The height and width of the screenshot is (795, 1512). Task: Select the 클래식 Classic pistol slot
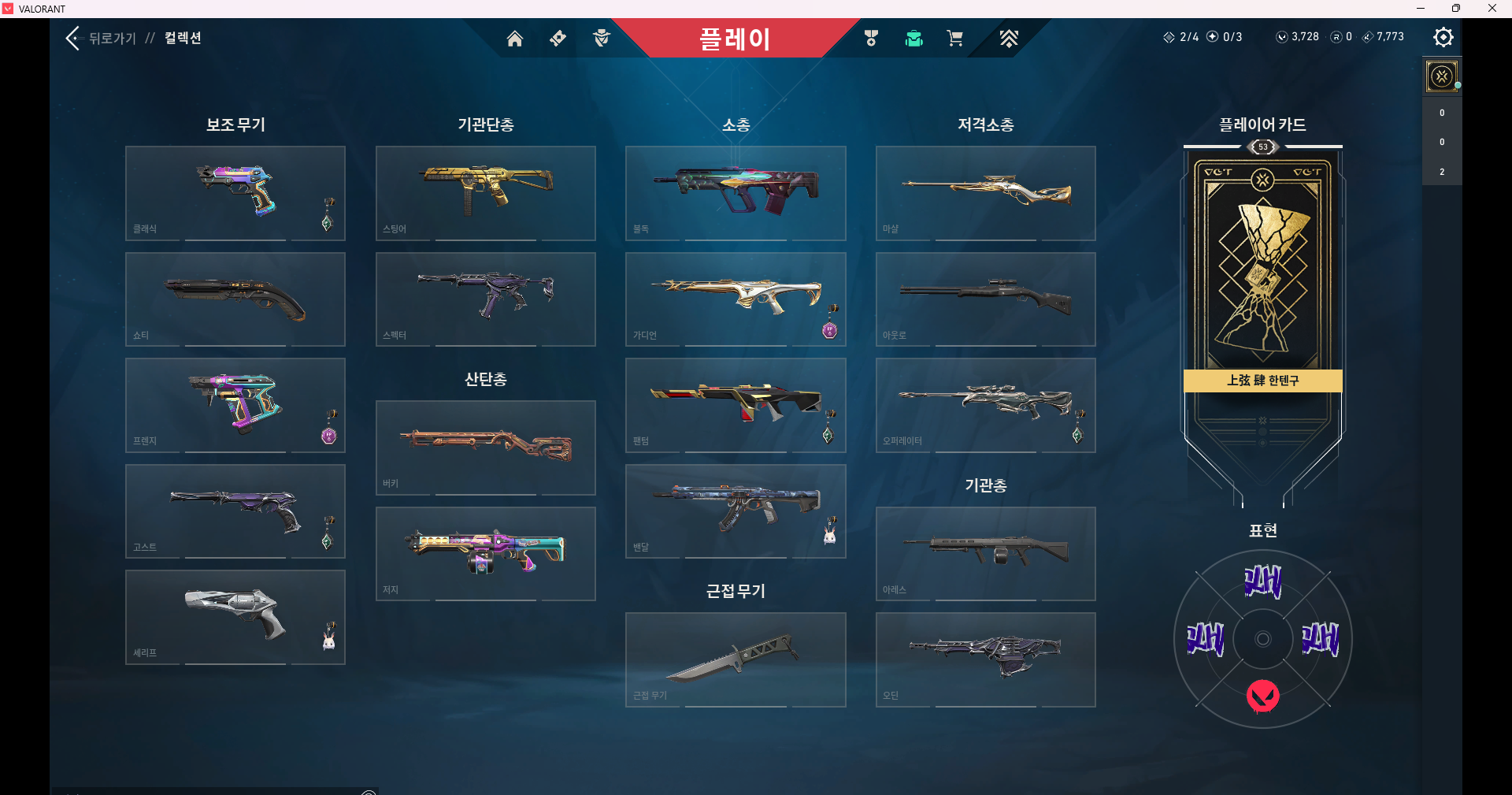coord(235,193)
